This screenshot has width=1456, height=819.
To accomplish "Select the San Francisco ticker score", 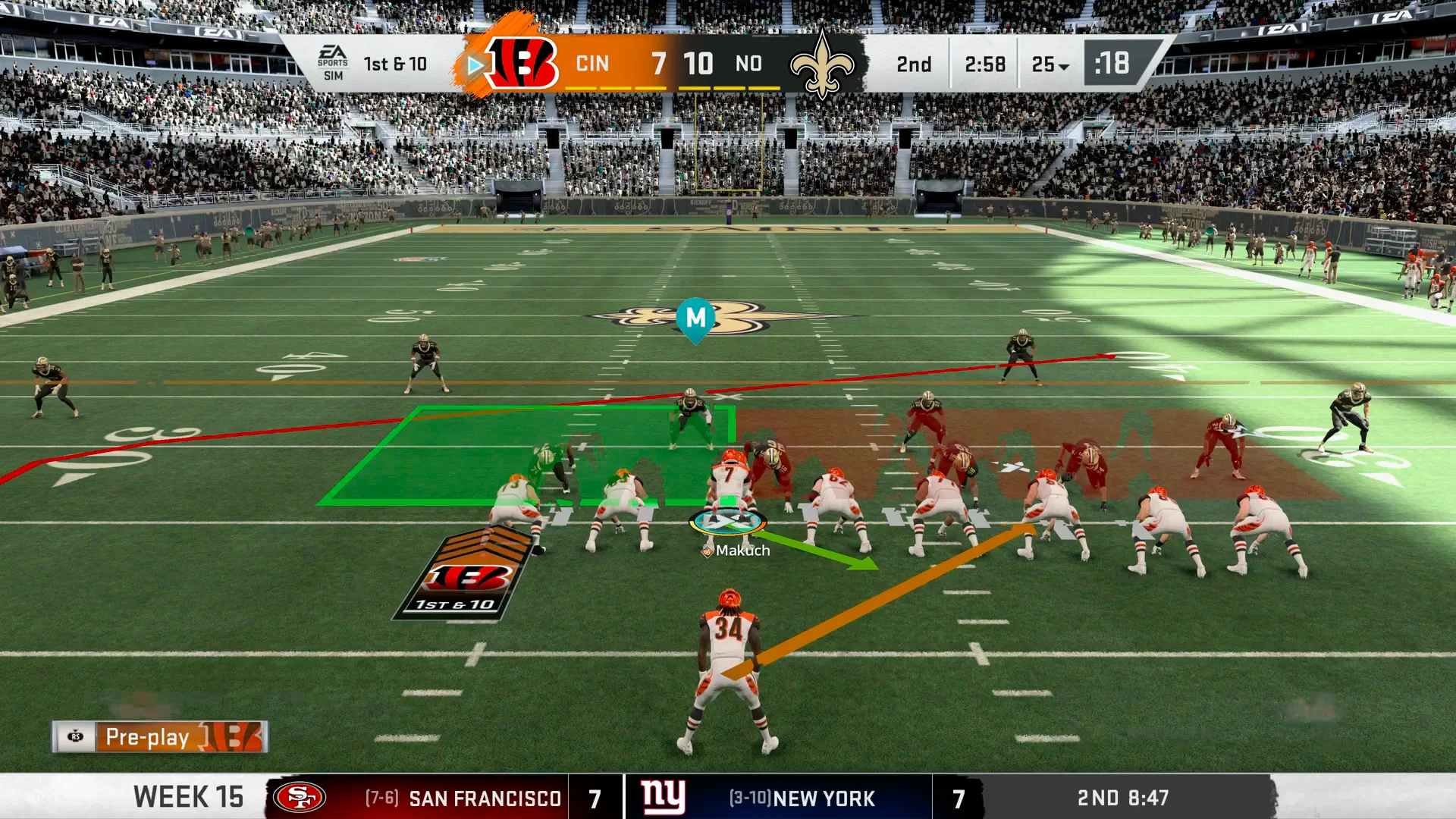I will tap(595, 798).
